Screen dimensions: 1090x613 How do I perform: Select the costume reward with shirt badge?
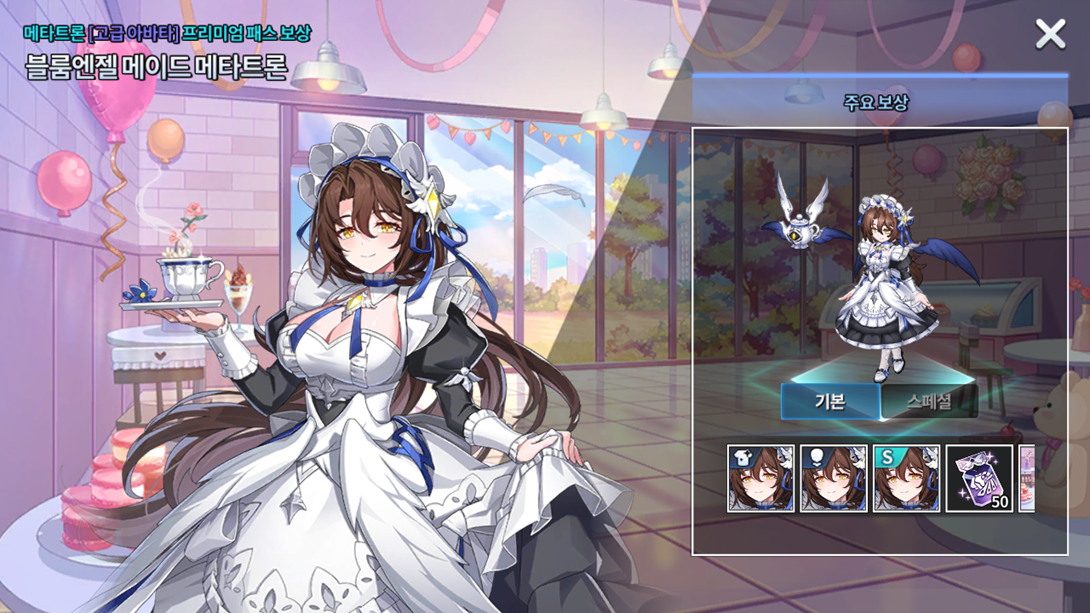pos(761,479)
